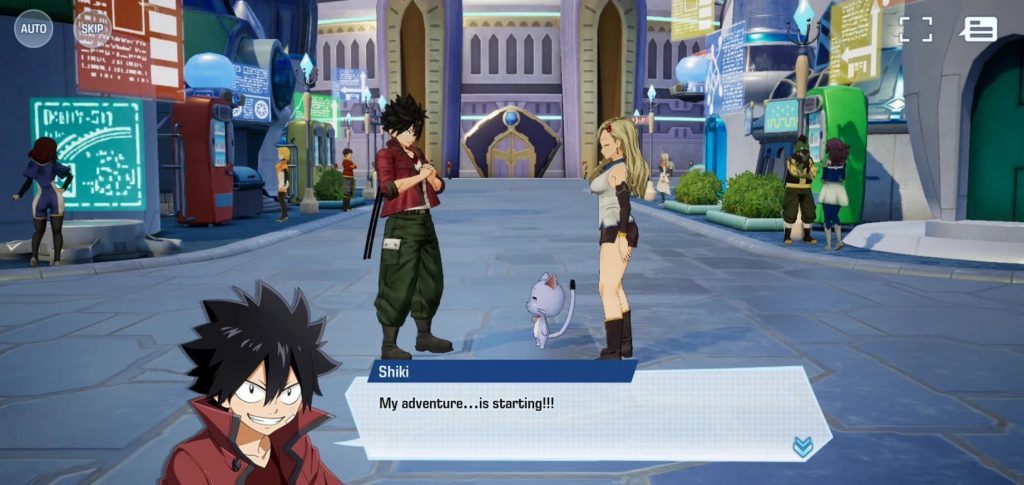This screenshot has height=485, width=1024.
Task: Hide the interface with the frame icon
Action: tap(915, 29)
